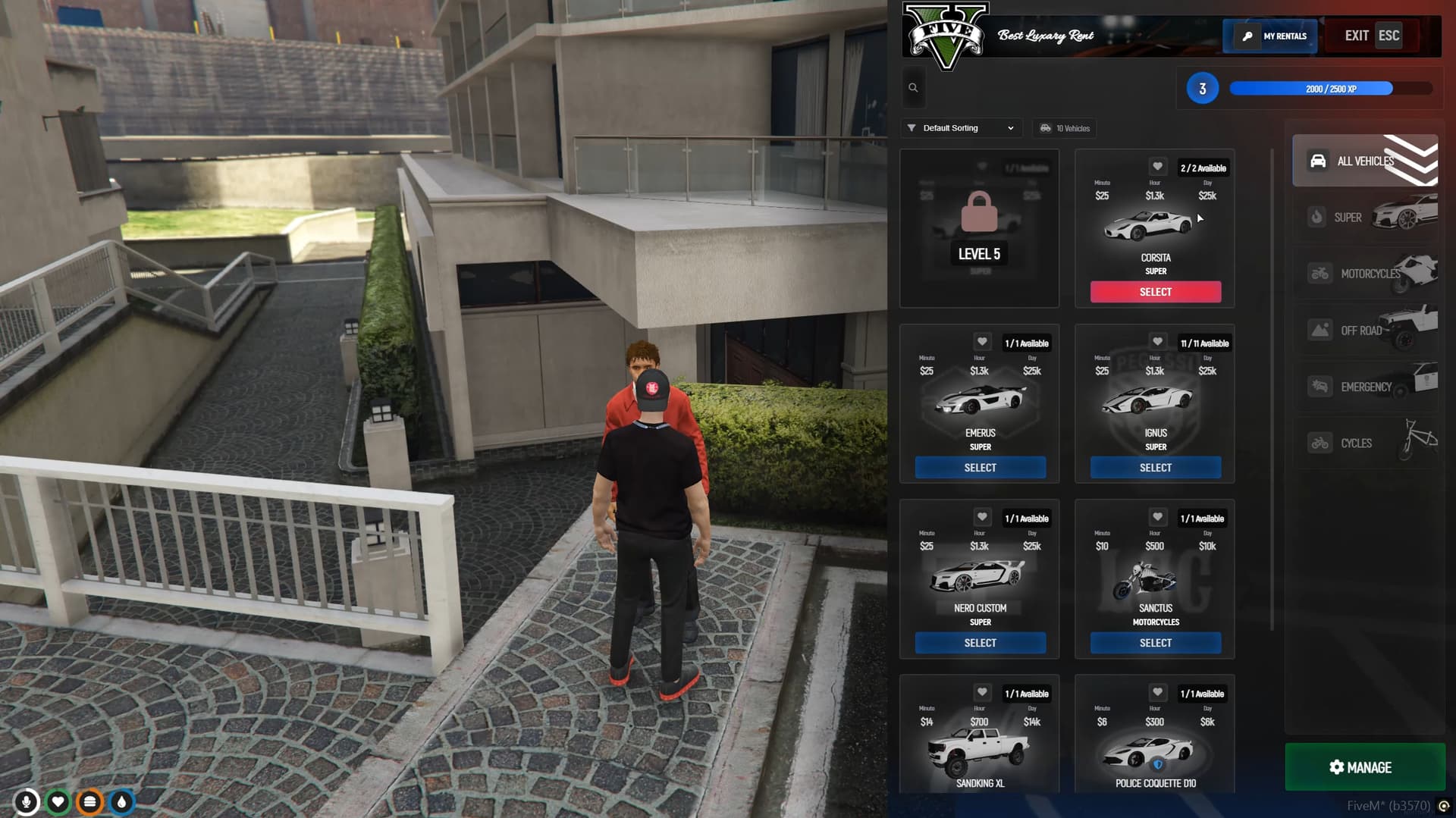Click the search magnifier icon
The image size is (1456, 818).
[x=913, y=87]
